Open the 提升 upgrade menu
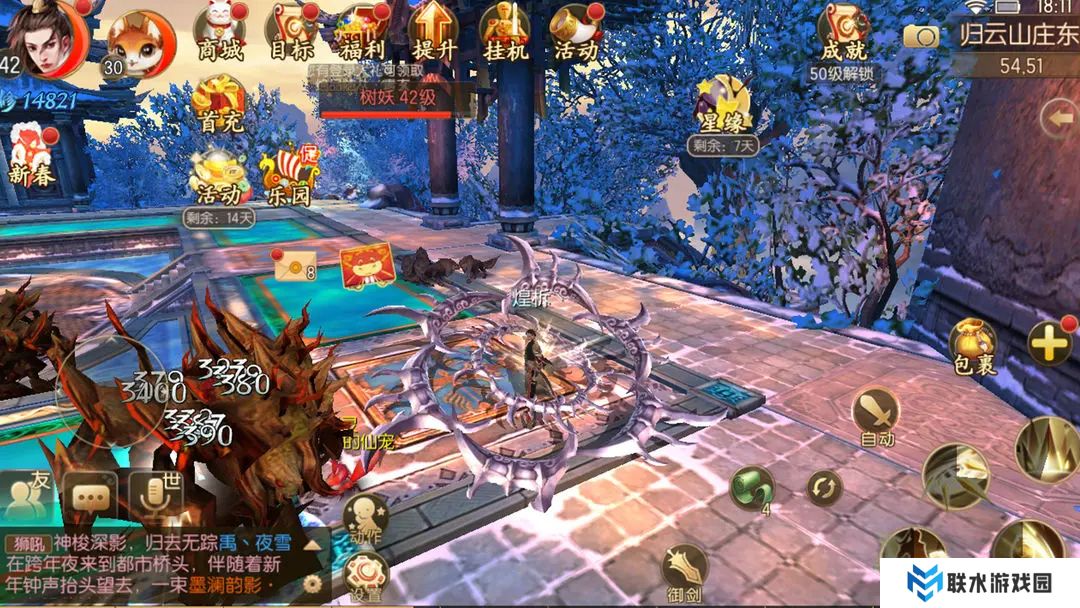 [x=434, y=32]
